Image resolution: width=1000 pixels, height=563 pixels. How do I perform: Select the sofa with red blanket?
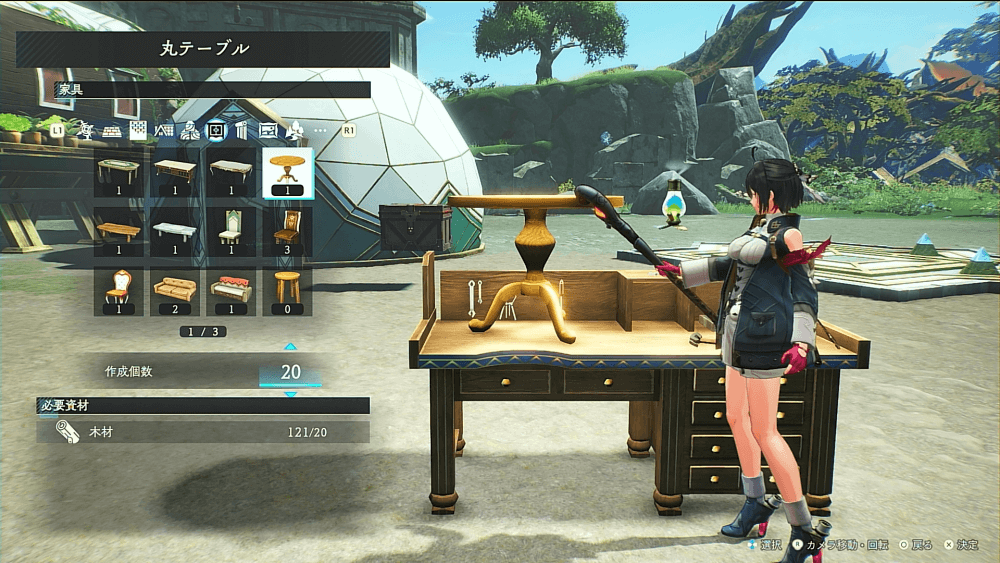tap(231, 291)
